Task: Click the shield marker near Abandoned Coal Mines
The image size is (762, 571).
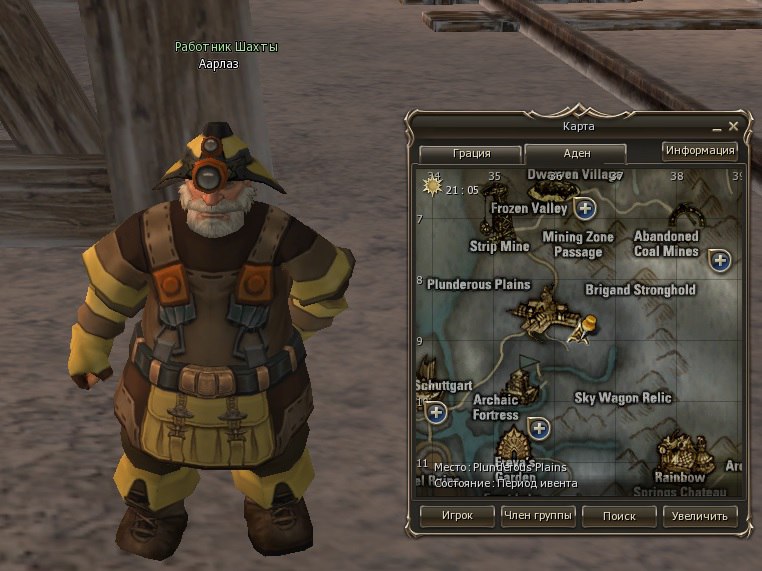Action: coord(719,261)
